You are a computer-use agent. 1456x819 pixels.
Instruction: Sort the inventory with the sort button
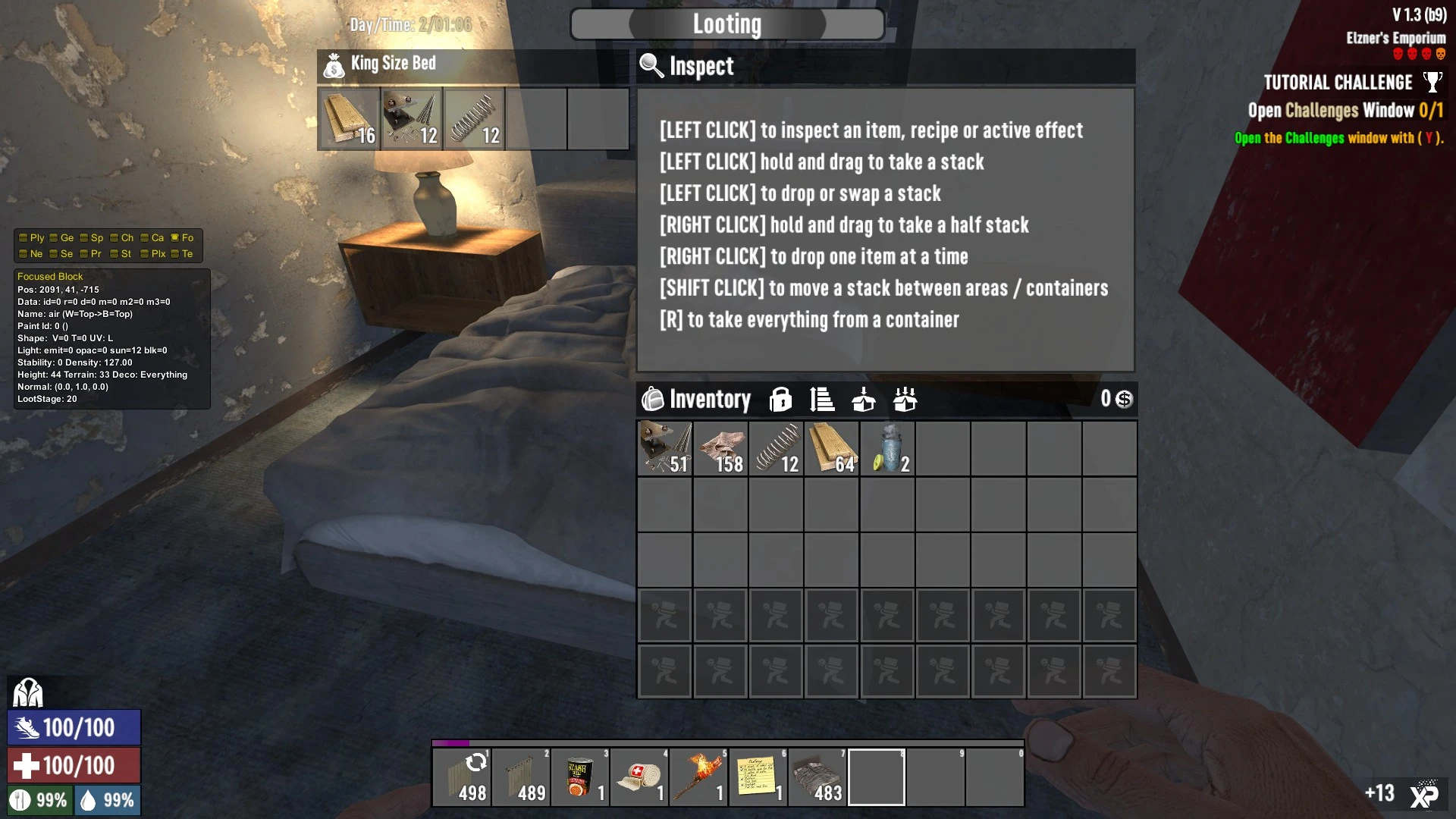(x=822, y=399)
